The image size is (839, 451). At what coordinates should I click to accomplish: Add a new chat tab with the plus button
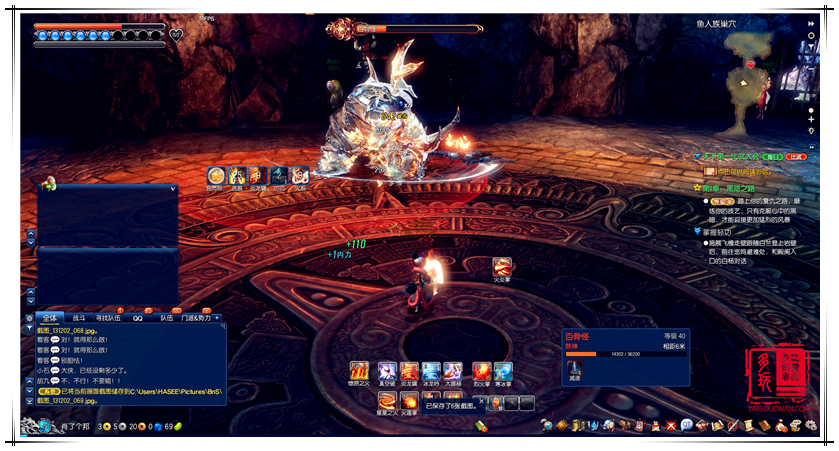click(x=218, y=317)
